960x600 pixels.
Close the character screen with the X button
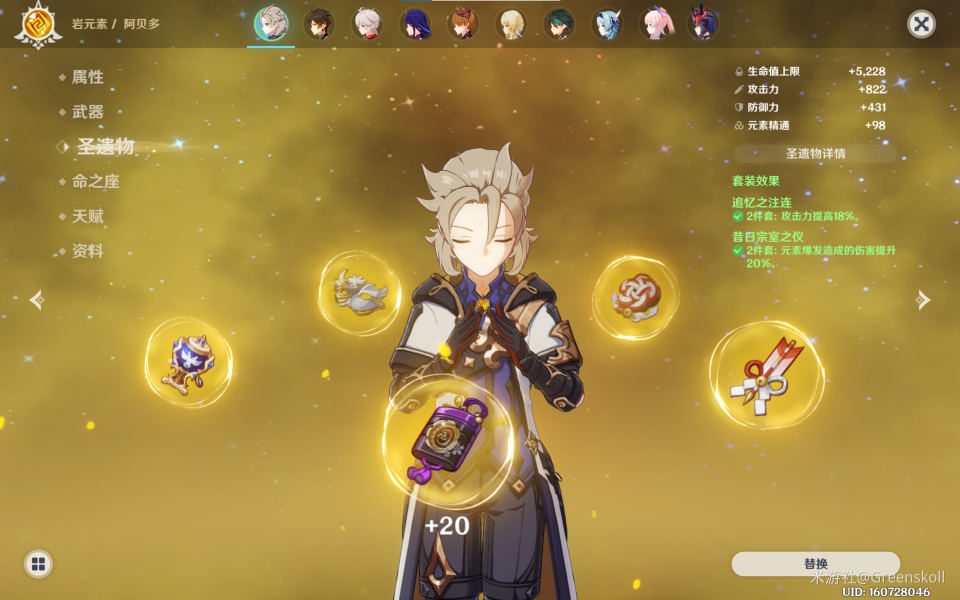click(x=921, y=24)
